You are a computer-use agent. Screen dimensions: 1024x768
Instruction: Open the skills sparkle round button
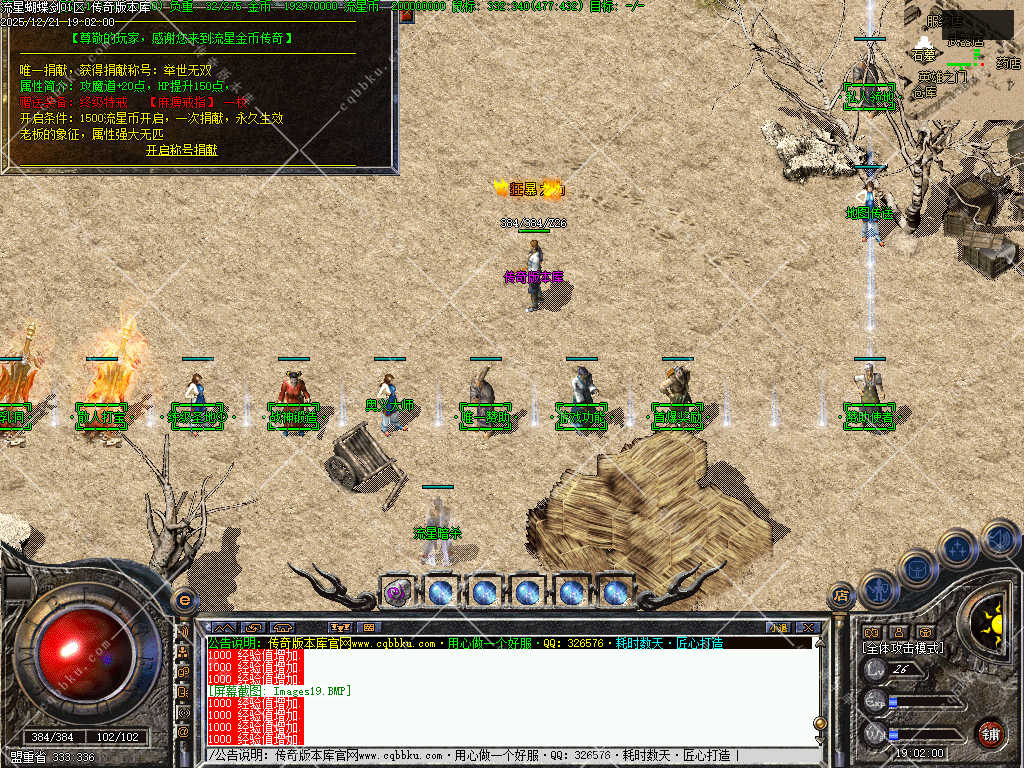click(x=957, y=549)
